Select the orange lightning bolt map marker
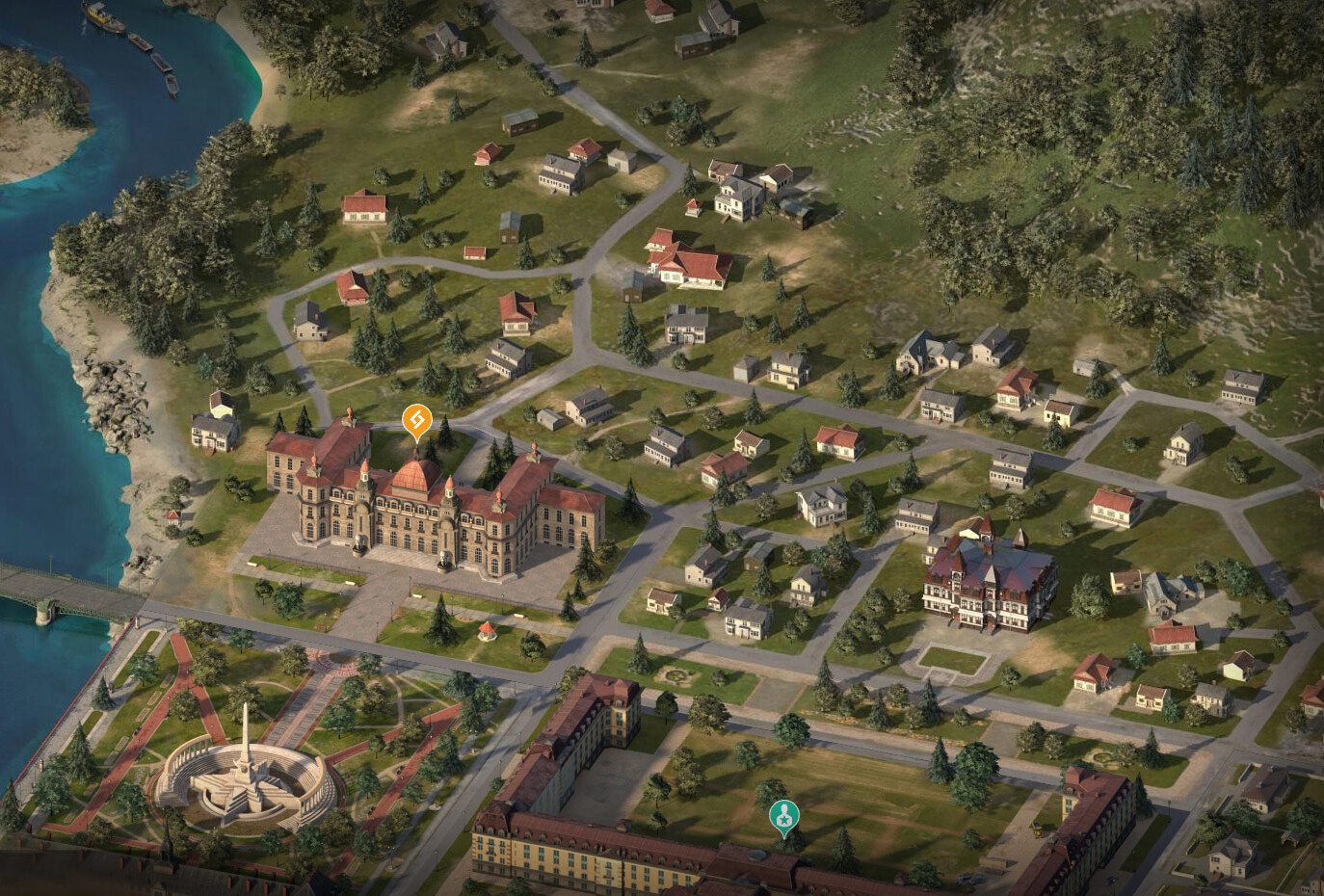Image resolution: width=1324 pixels, height=896 pixels. tap(415, 420)
